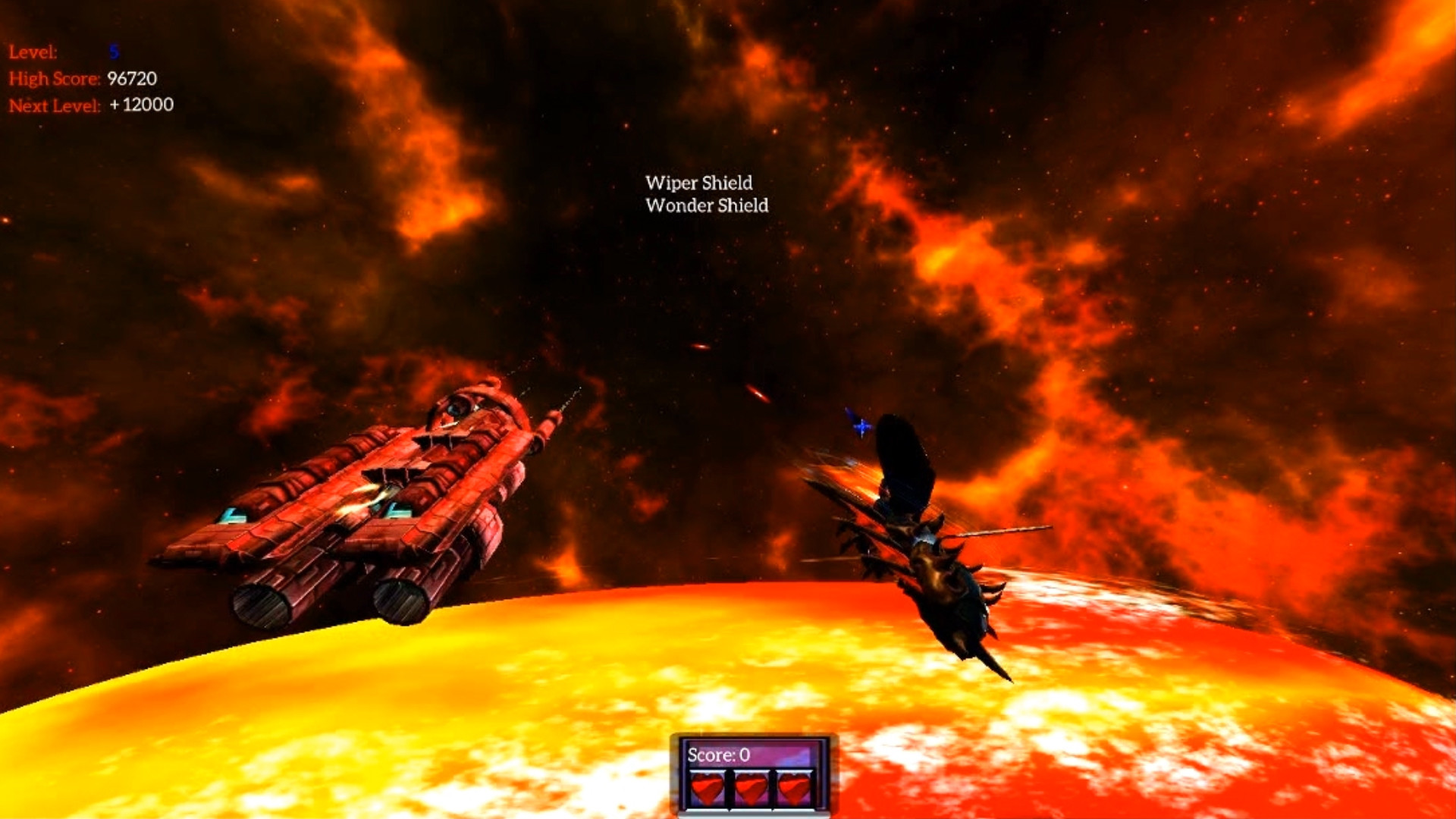Select the Wiper Shield powerup label

click(698, 182)
